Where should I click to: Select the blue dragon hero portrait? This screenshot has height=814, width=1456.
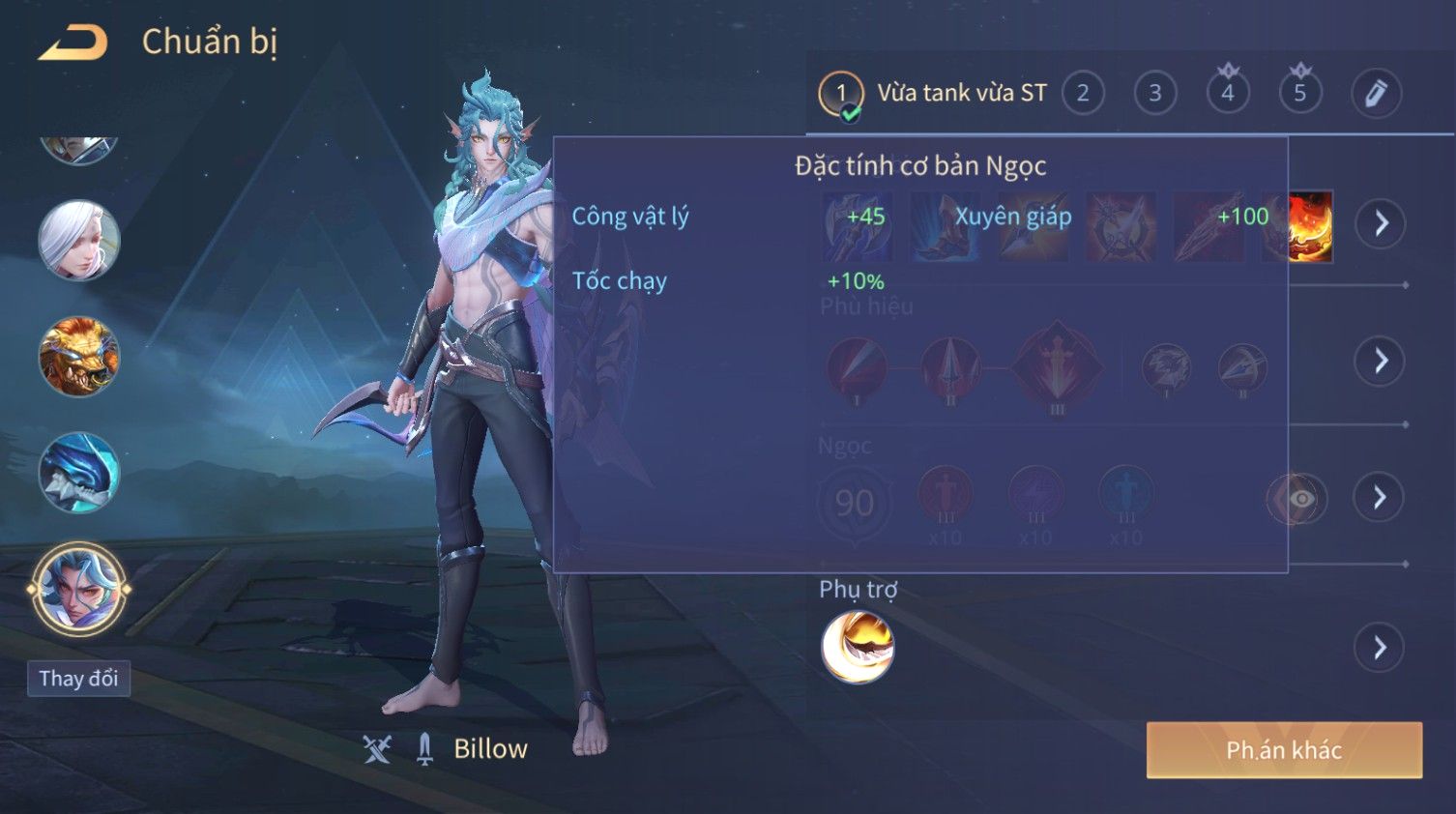[79, 473]
